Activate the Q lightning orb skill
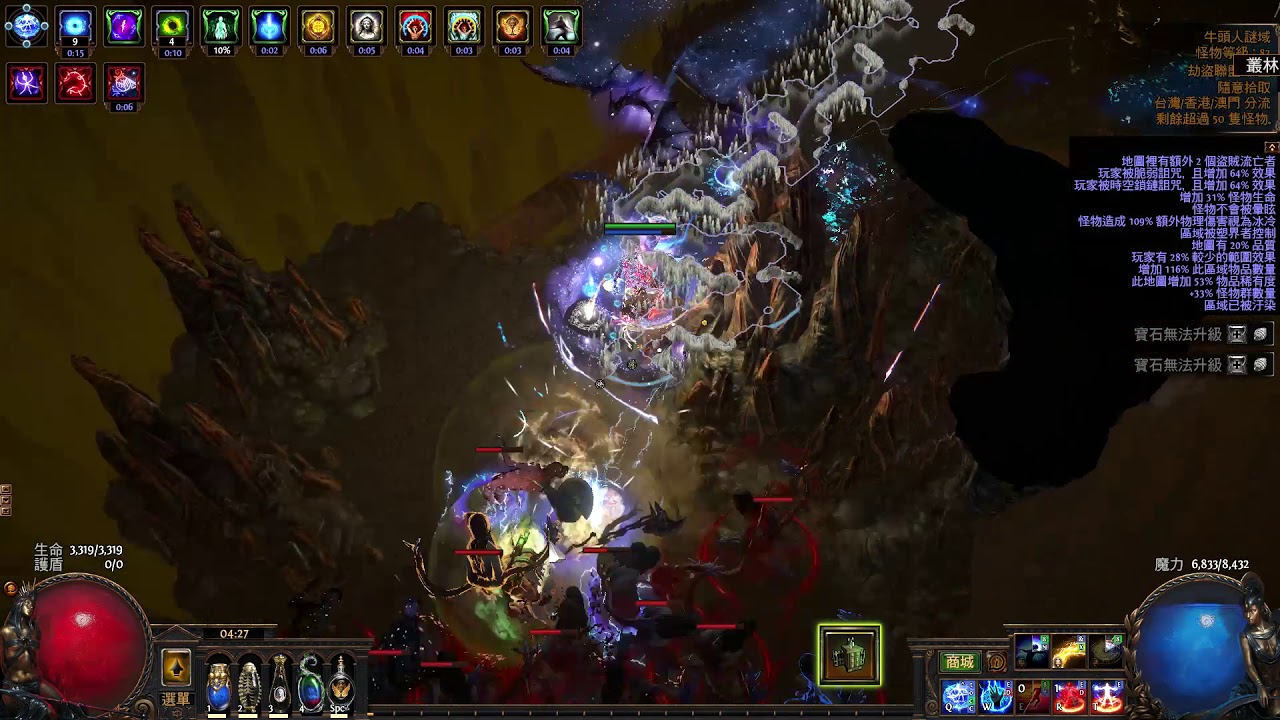Screen dimensions: 1280x720 pos(959,696)
